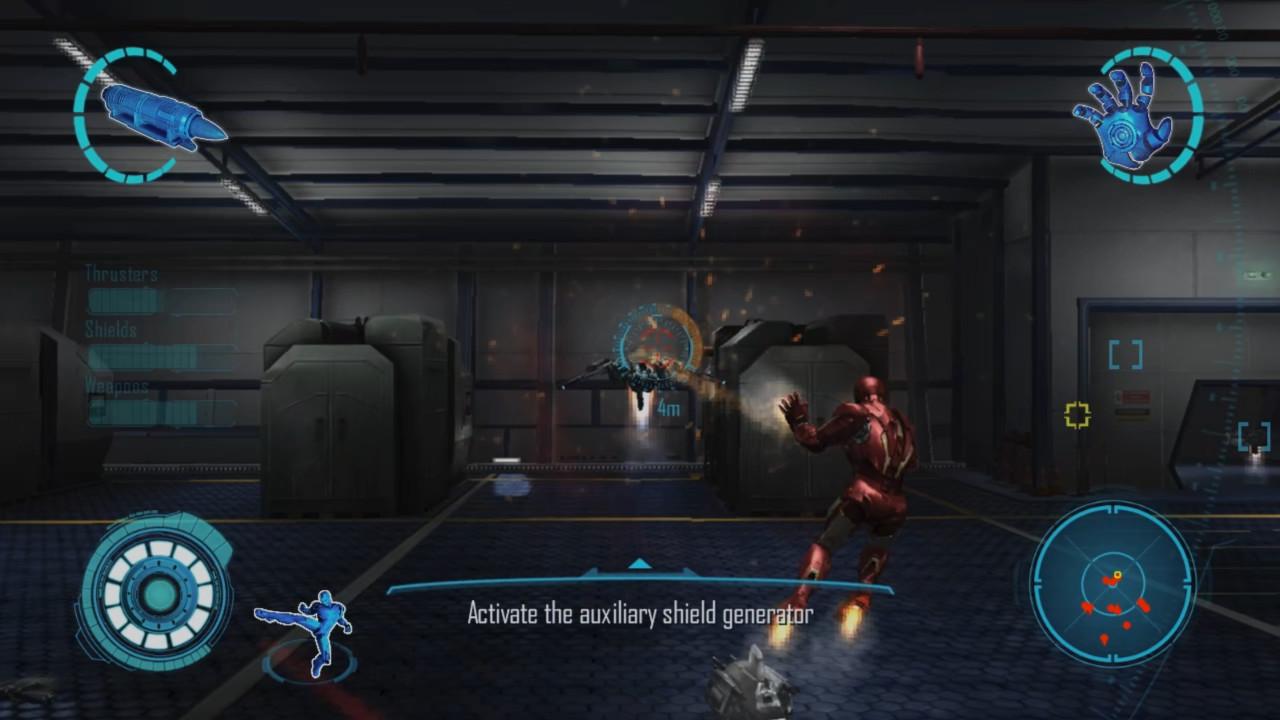Select the Thrusters stat label

tap(122, 274)
